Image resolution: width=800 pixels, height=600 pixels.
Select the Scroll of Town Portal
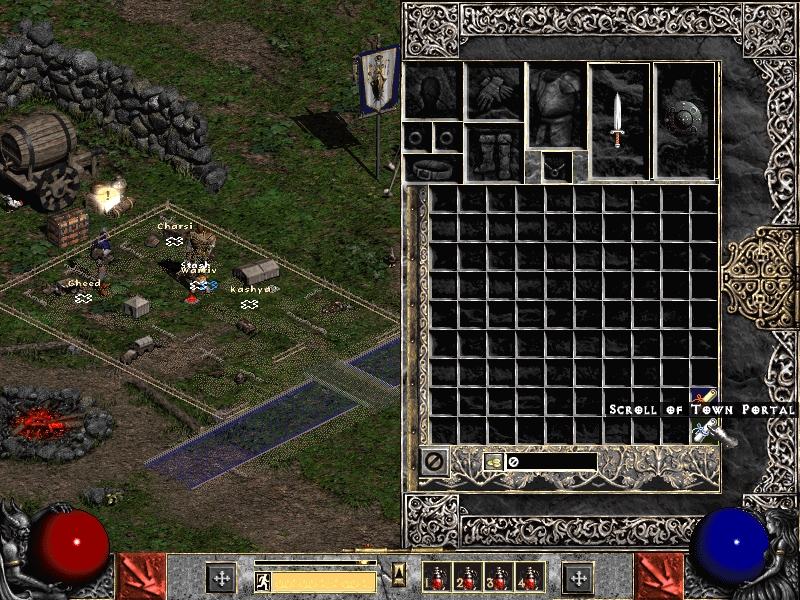pos(705,431)
